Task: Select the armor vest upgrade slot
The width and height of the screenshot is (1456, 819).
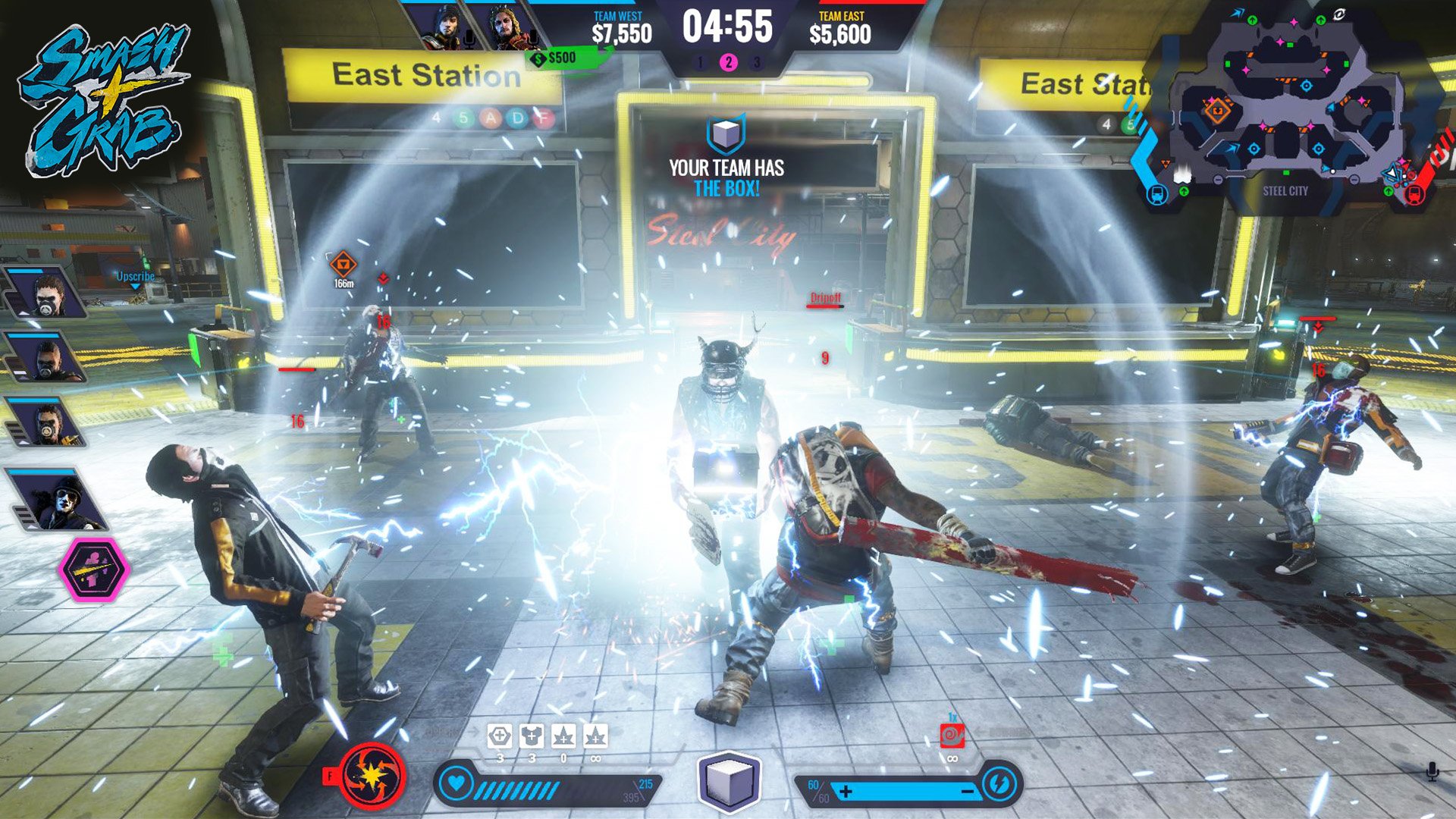Action: tap(532, 736)
